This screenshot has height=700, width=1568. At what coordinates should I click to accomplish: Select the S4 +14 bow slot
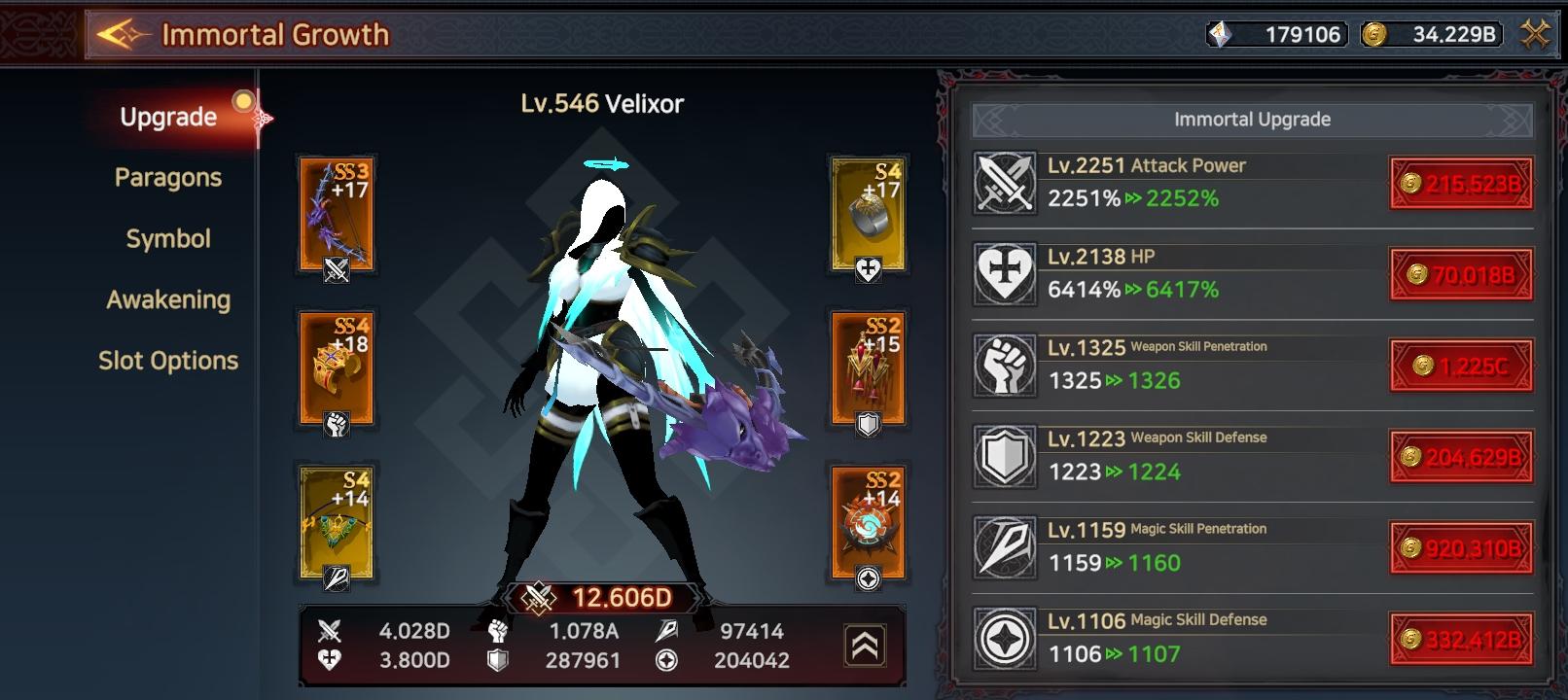click(337, 523)
